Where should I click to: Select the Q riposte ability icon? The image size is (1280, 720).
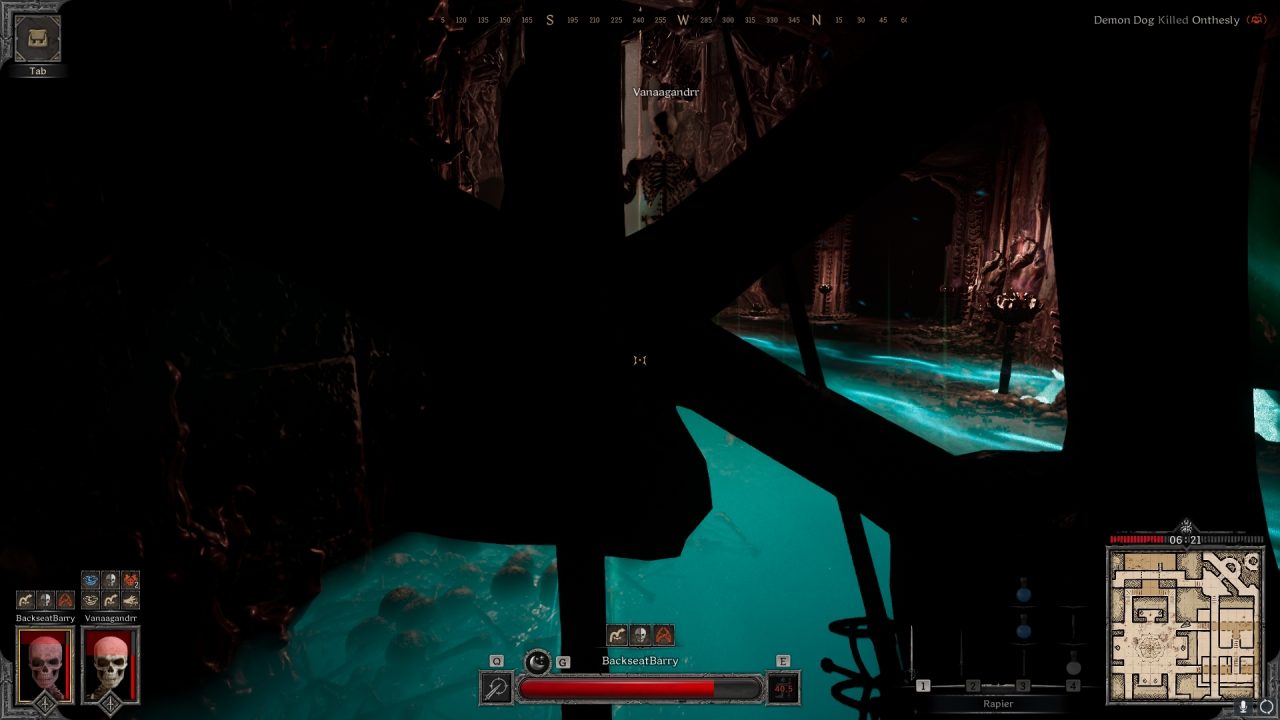[496, 686]
